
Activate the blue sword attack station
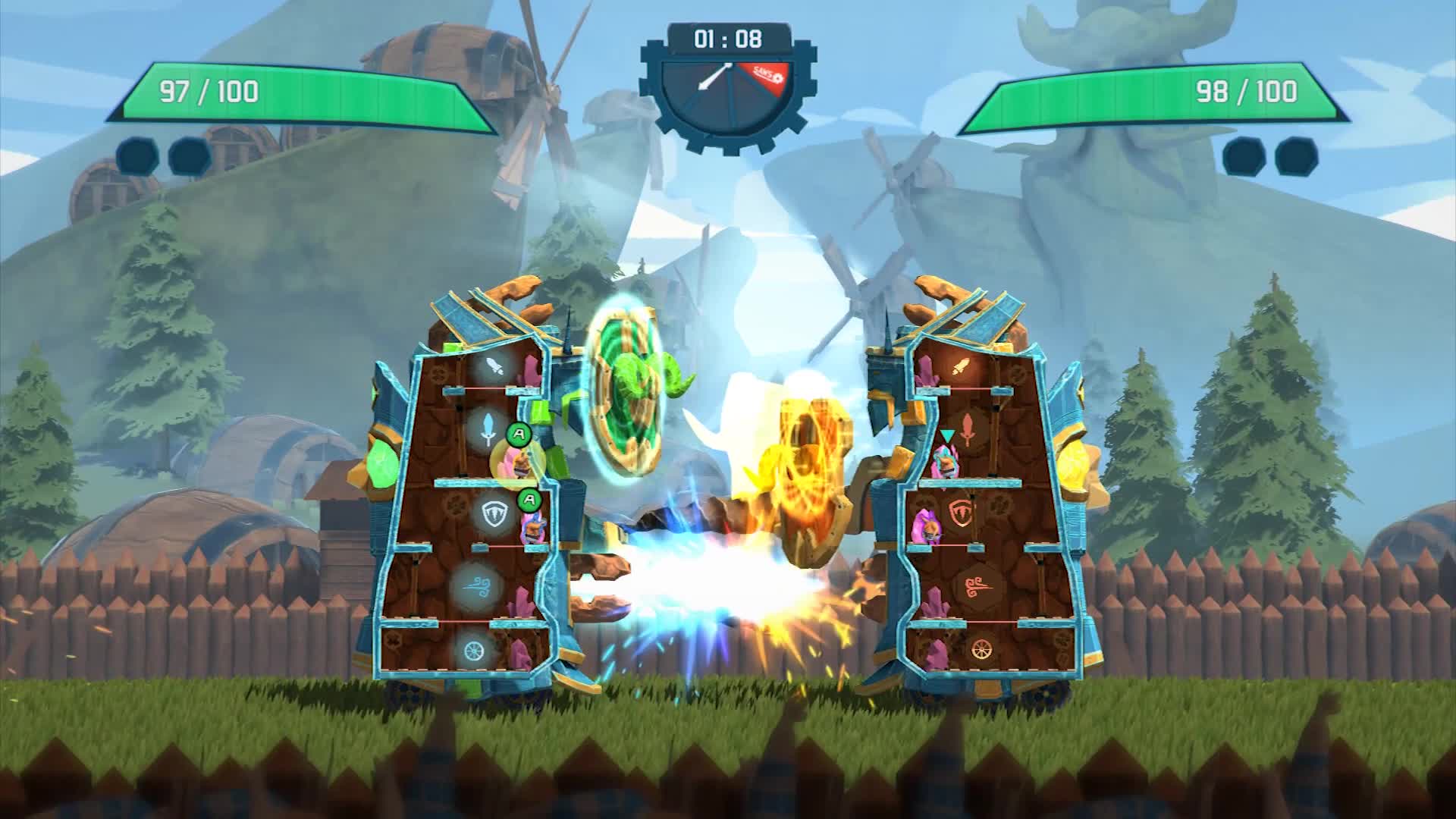[x=489, y=431]
